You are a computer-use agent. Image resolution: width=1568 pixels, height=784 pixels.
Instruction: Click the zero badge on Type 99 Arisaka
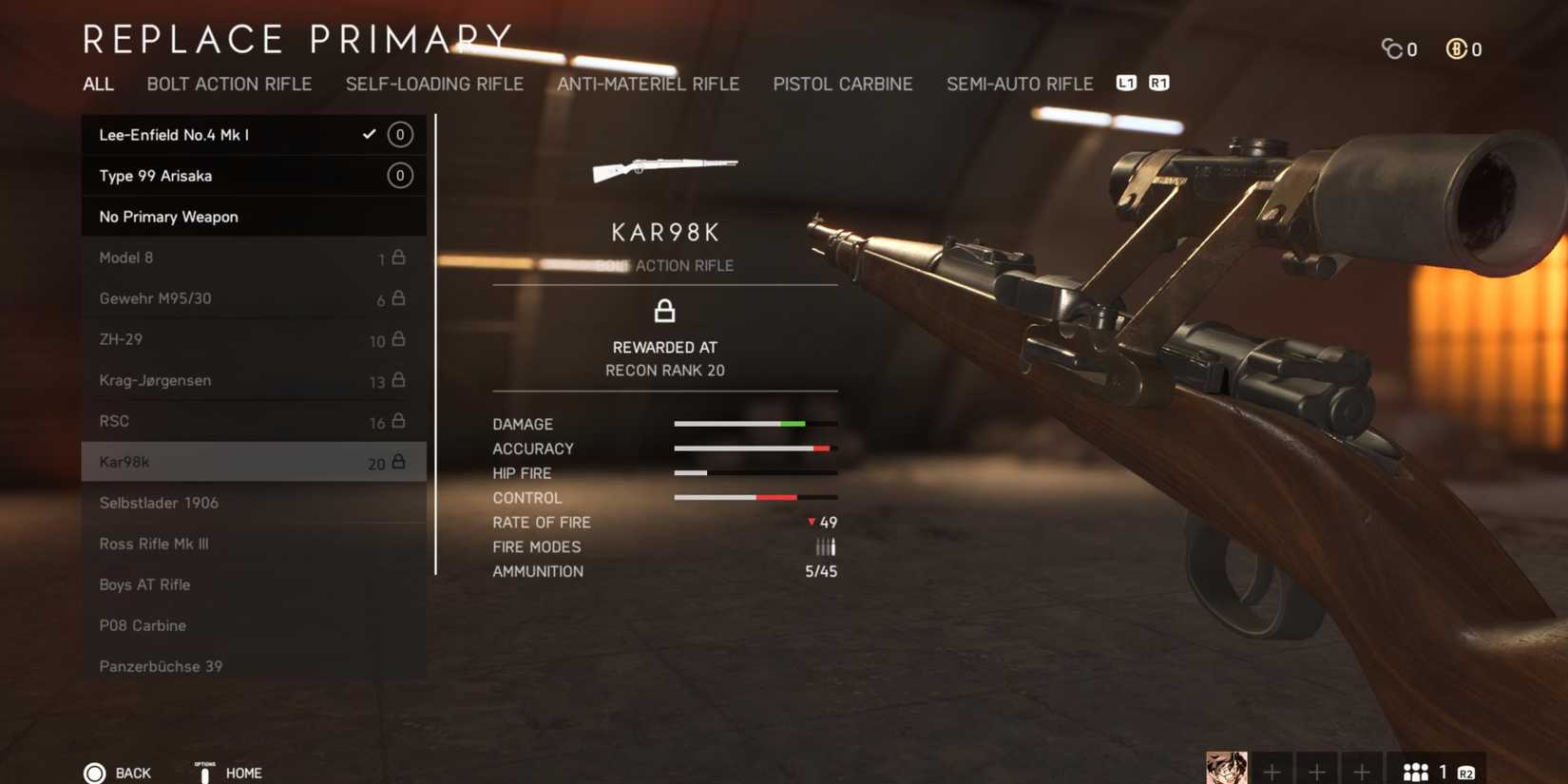click(399, 175)
